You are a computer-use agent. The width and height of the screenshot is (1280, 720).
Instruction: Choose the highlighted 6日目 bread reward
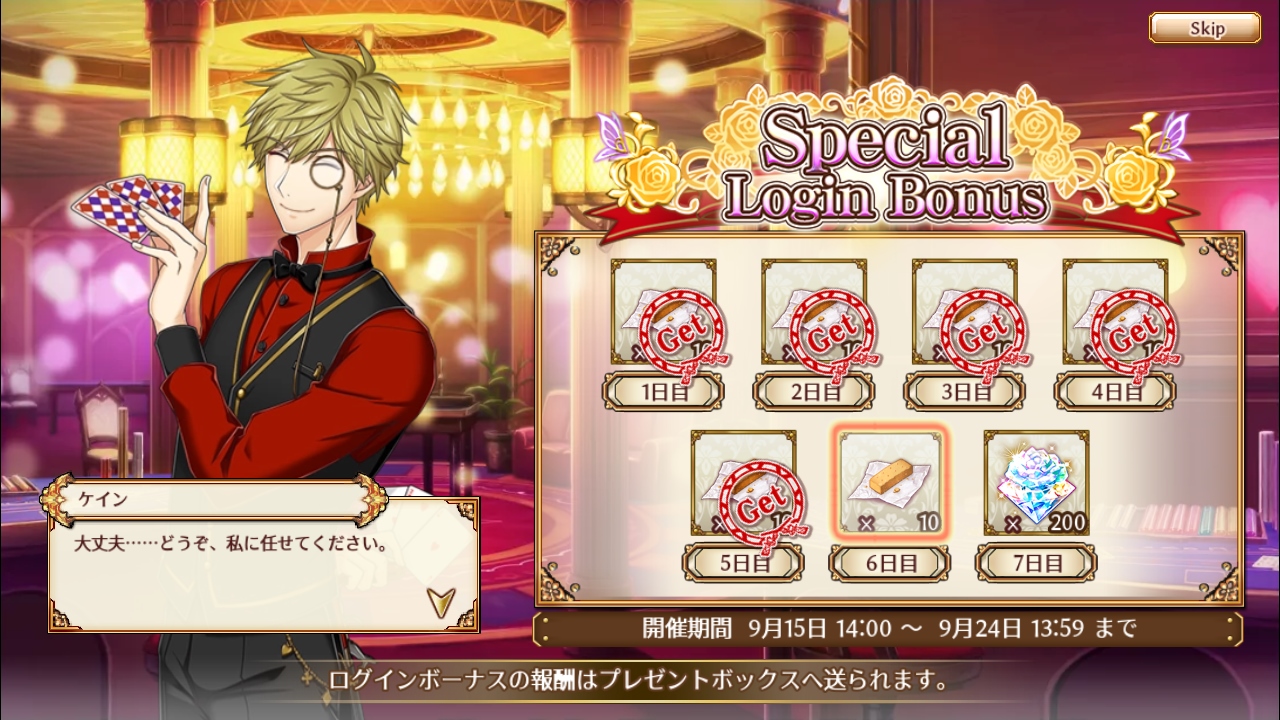[x=890, y=483]
